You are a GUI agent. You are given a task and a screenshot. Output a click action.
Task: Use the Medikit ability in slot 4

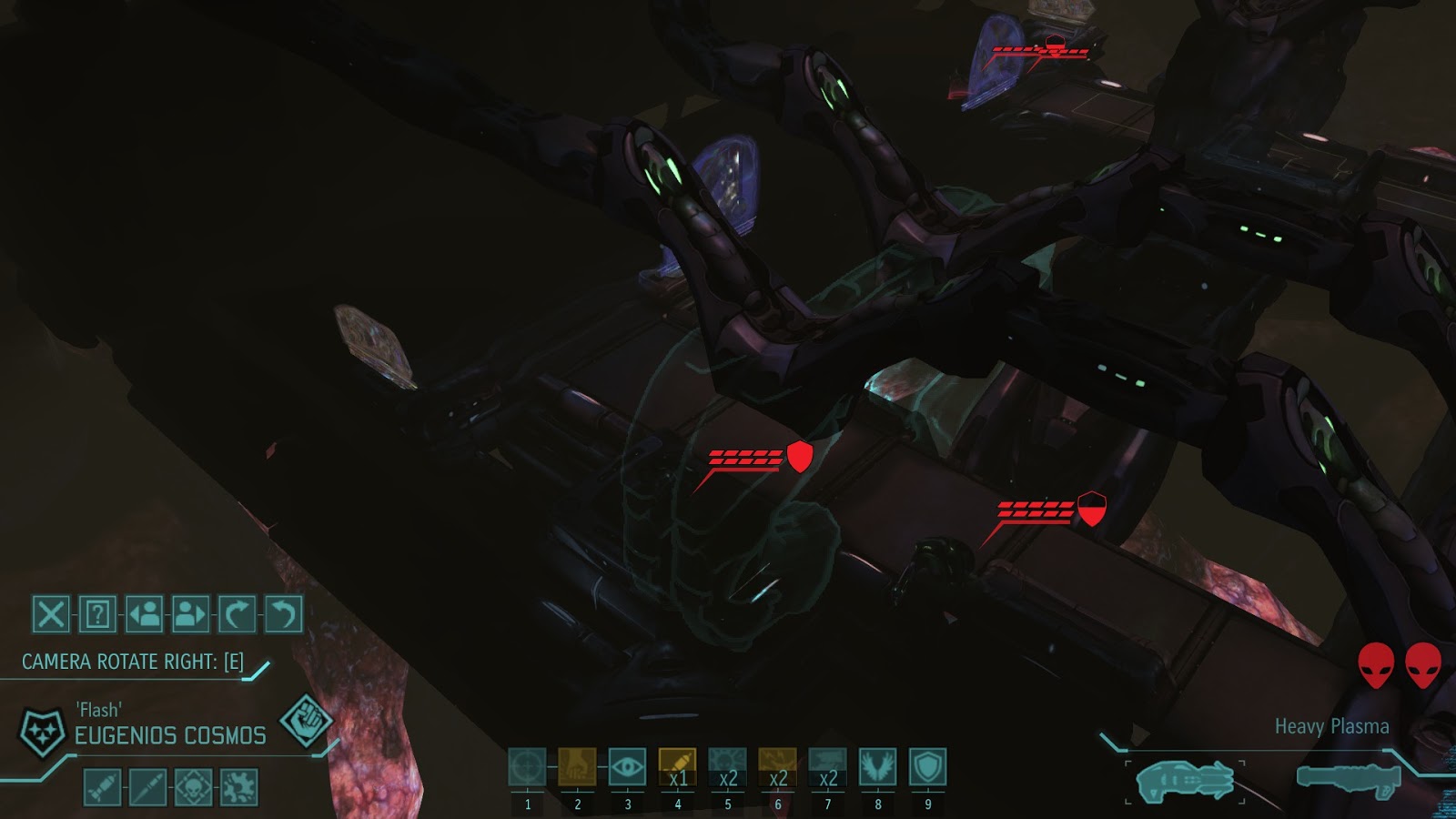coord(677,769)
